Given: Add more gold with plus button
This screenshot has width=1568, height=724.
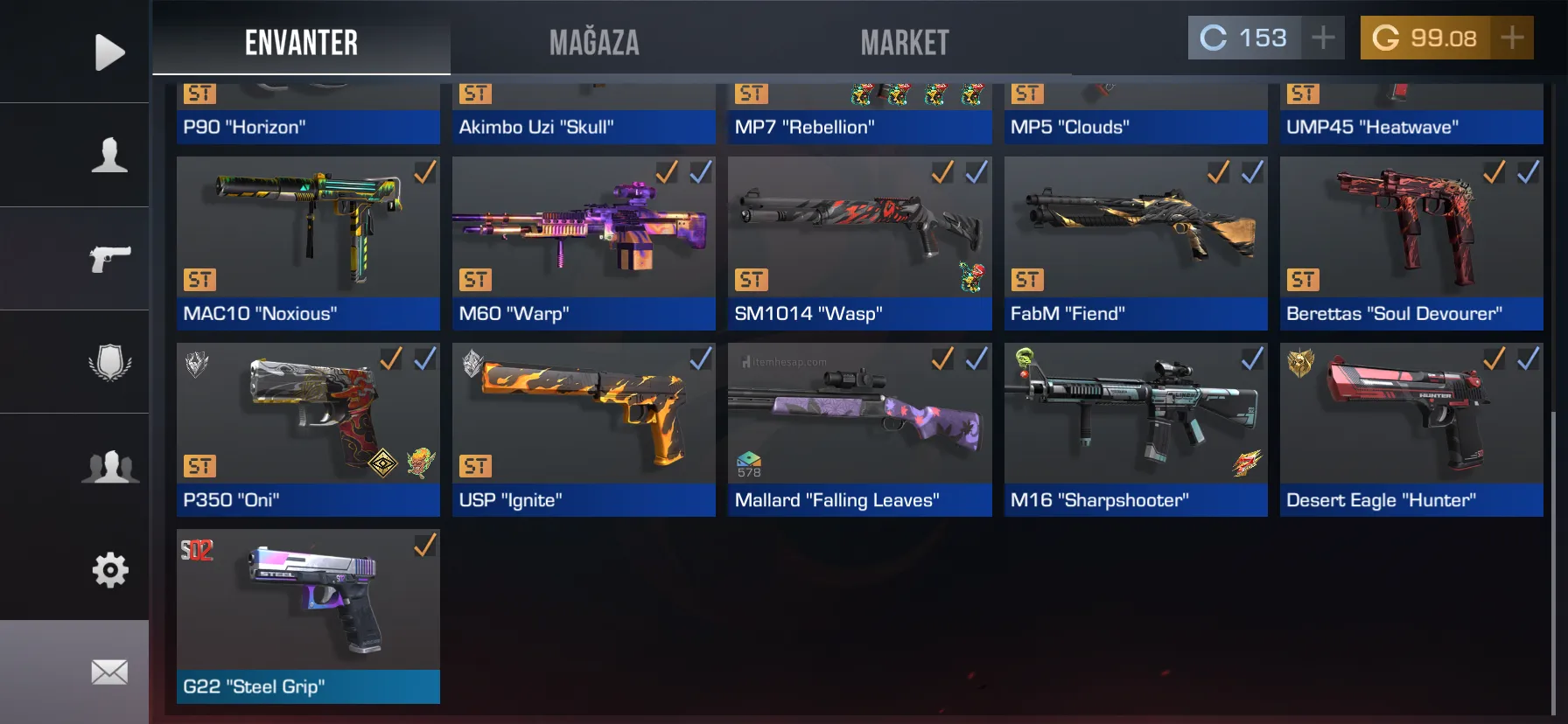Looking at the screenshot, I should (1512, 38).
